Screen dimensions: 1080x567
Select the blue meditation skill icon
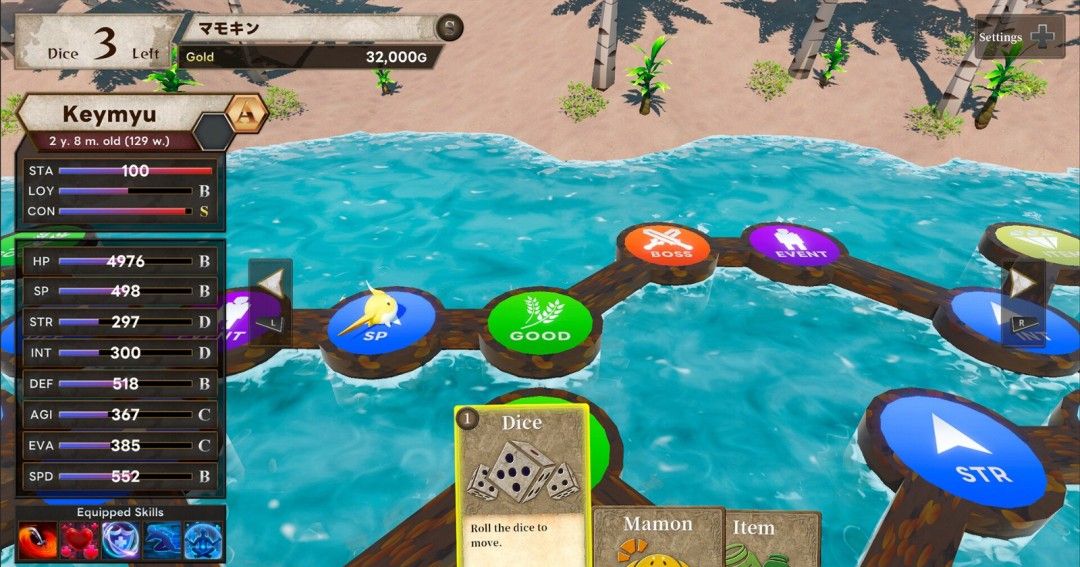point(203,541)
